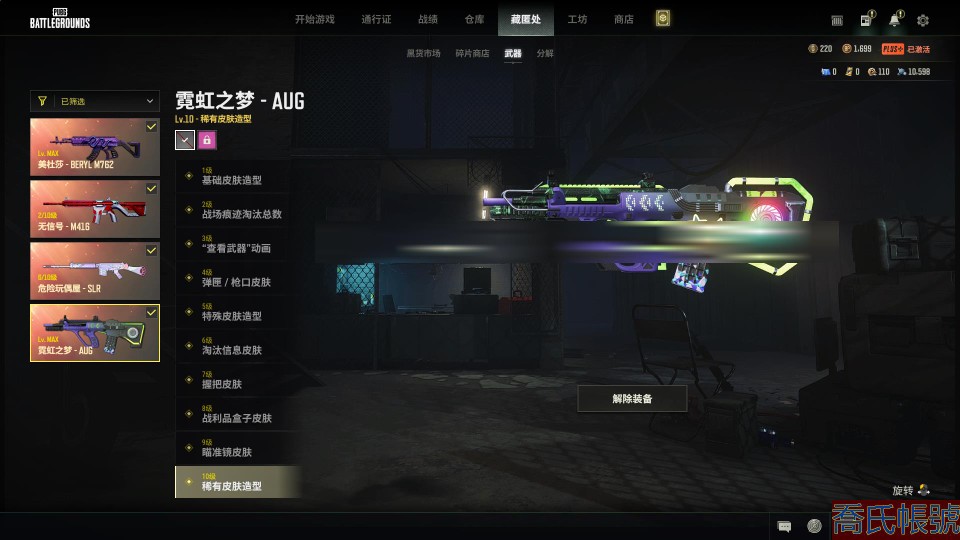The image size is (960, 540).
Task: Choose the 无信号 - M416 skin
Action: [x=95, y=208]
